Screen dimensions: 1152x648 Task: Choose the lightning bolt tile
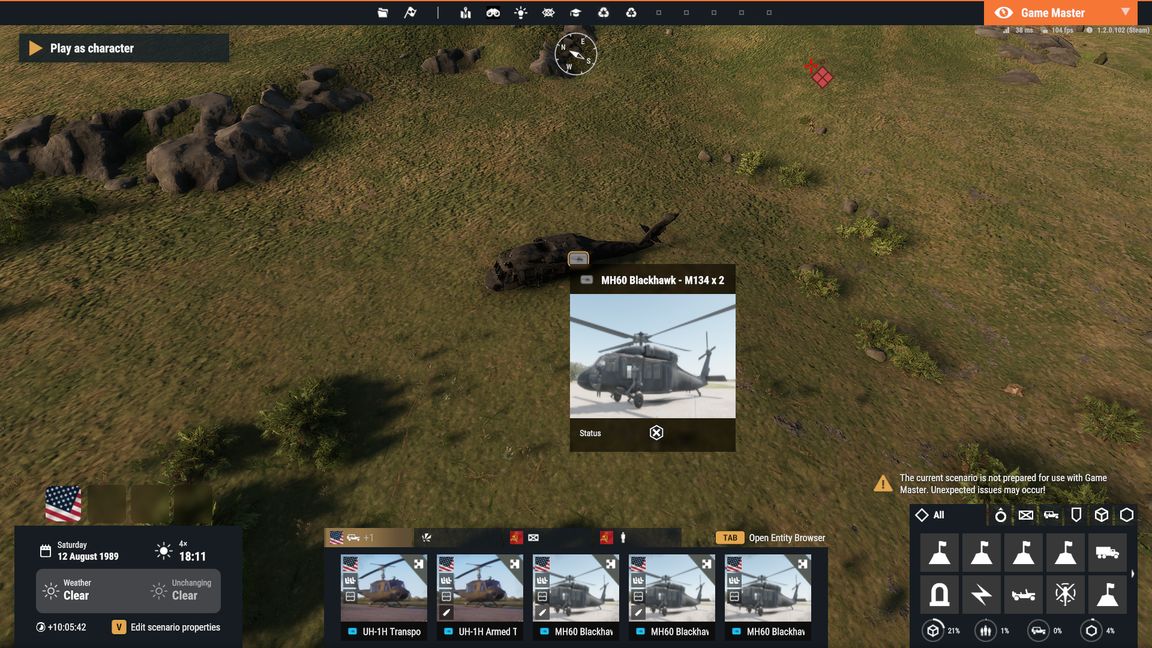pos(981,595)
